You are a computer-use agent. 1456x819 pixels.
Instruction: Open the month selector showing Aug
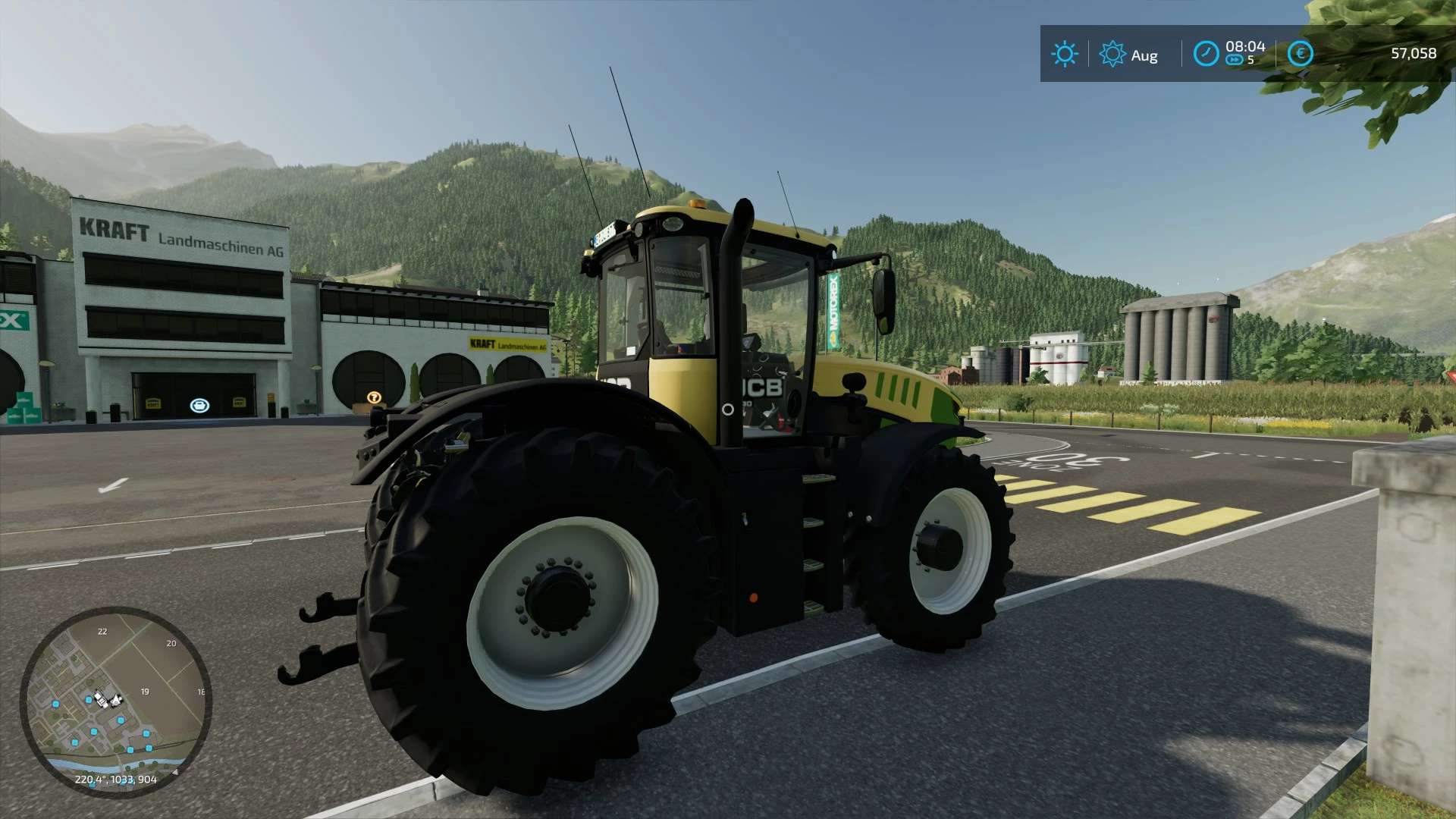coord(1145,55)
